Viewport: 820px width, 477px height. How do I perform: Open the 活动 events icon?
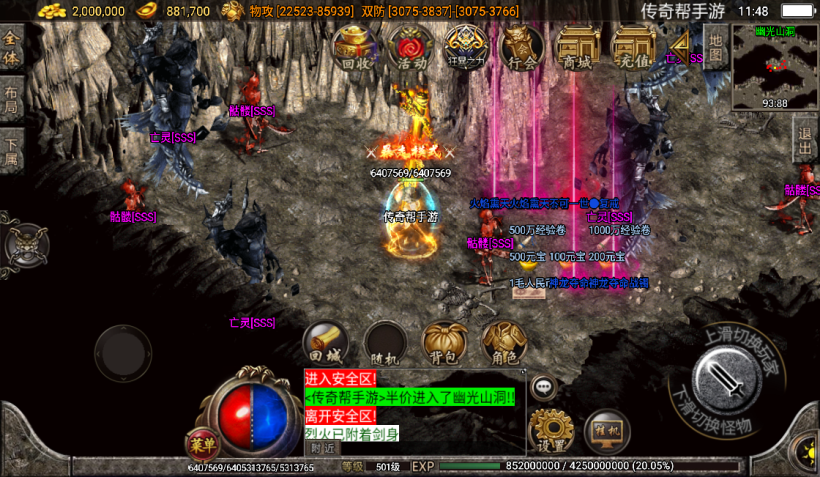point(411,47)
